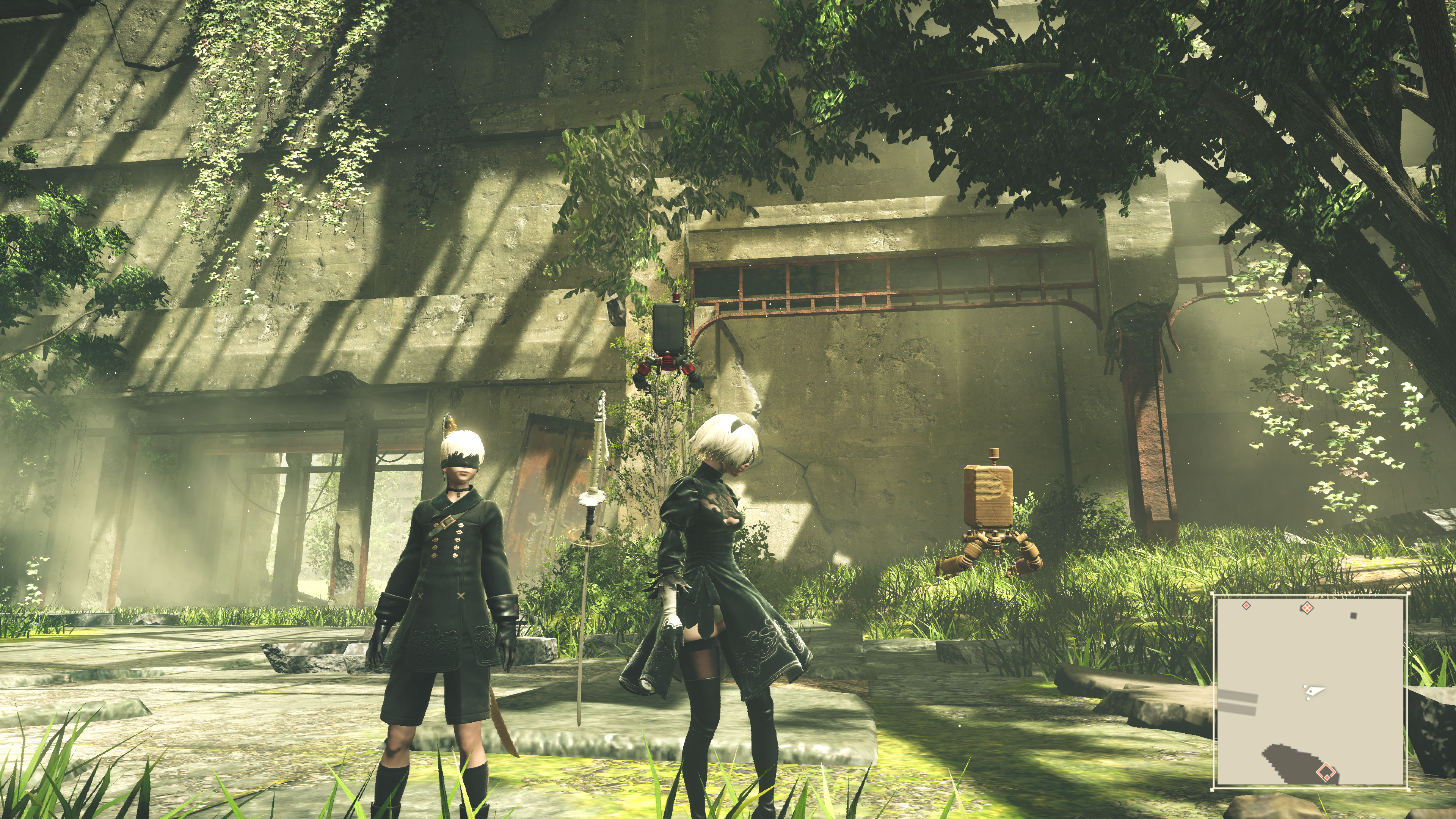This screenshot has width=1456, height=819.
Task: Open the minimap panel
Action: [x=1310, y=691]
